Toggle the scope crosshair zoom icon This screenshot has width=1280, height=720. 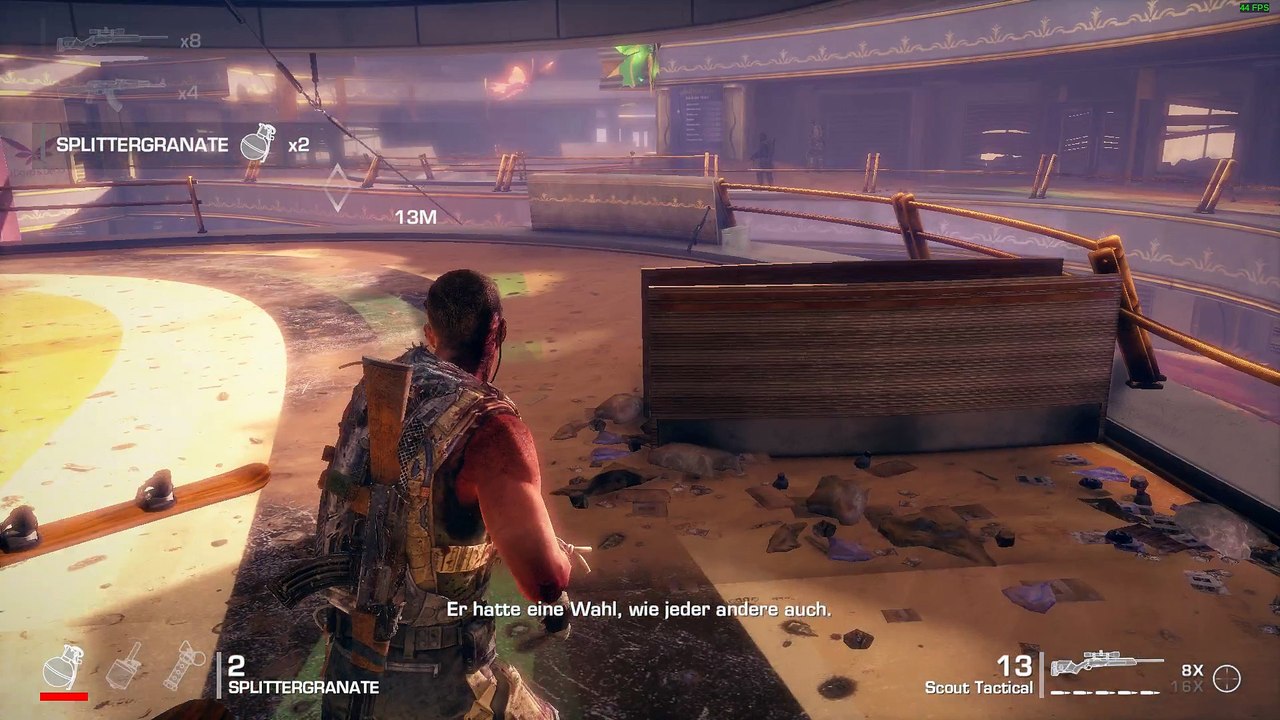1226,678
